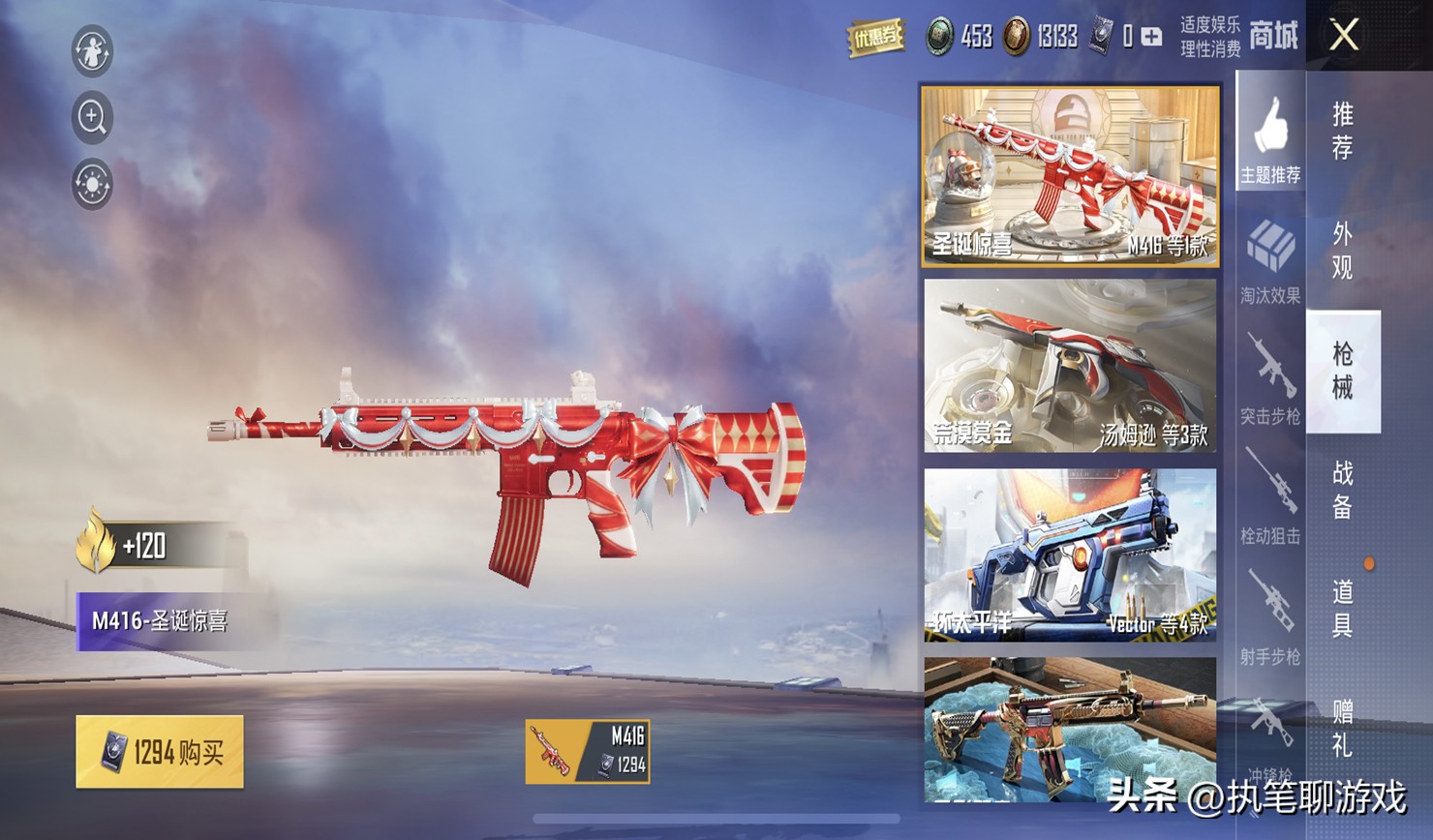The width and height of the screenshot is (1433, 840).
Task: Open the 推荐 shop tab
Action: 1342,132
